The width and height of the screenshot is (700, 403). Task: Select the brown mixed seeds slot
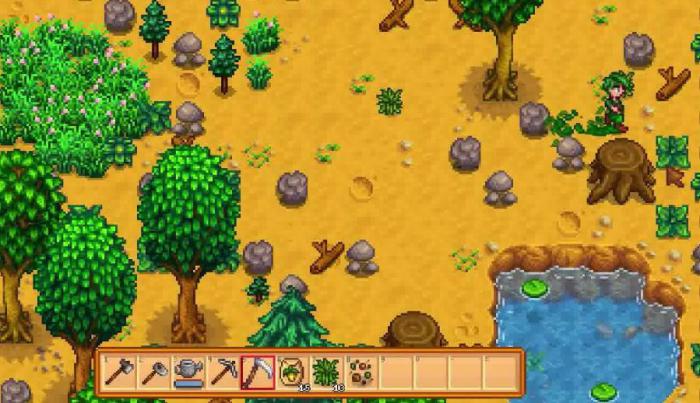(361, 373)
